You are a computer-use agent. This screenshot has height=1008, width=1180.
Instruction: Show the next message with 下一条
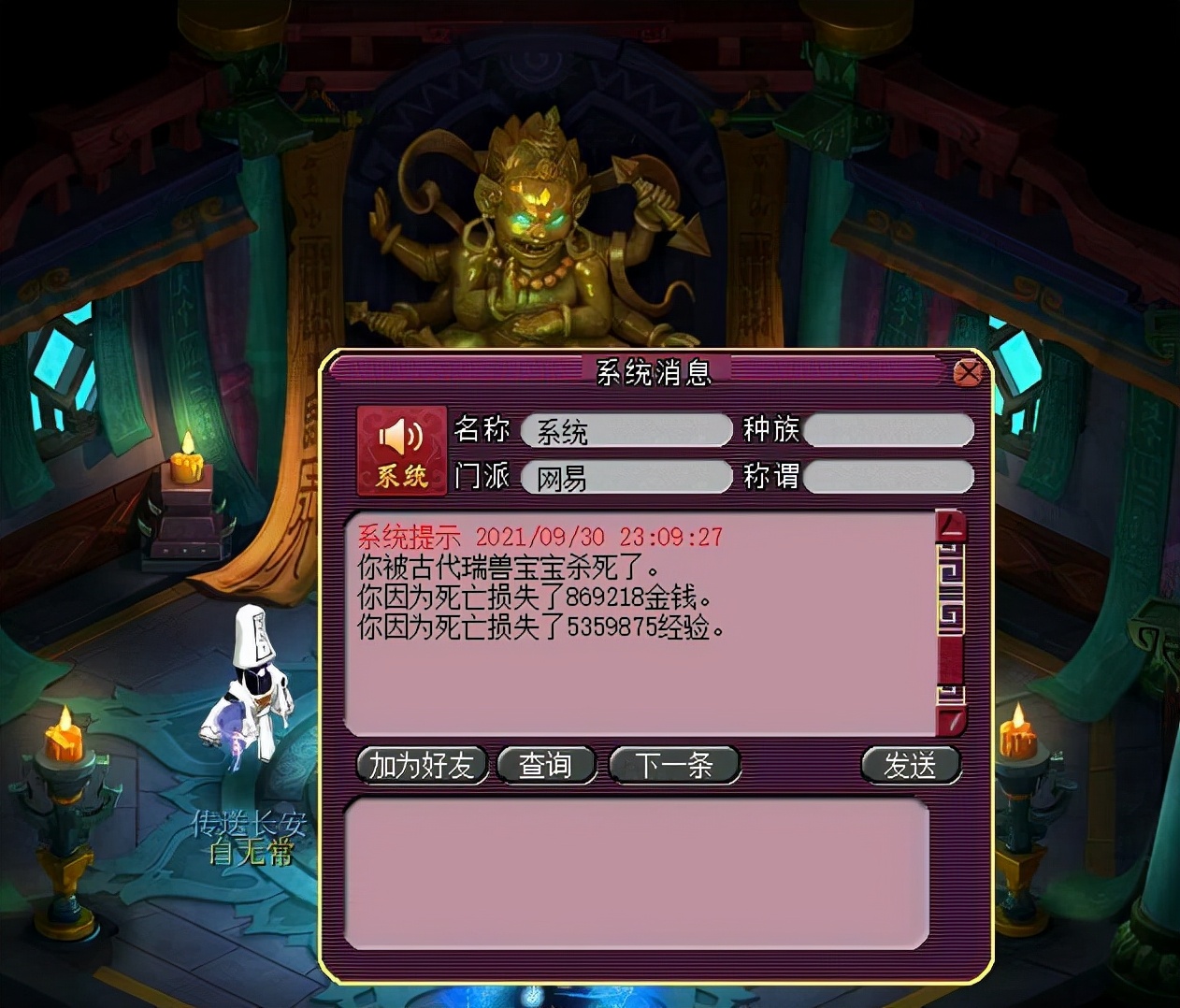tap(674, 765)
